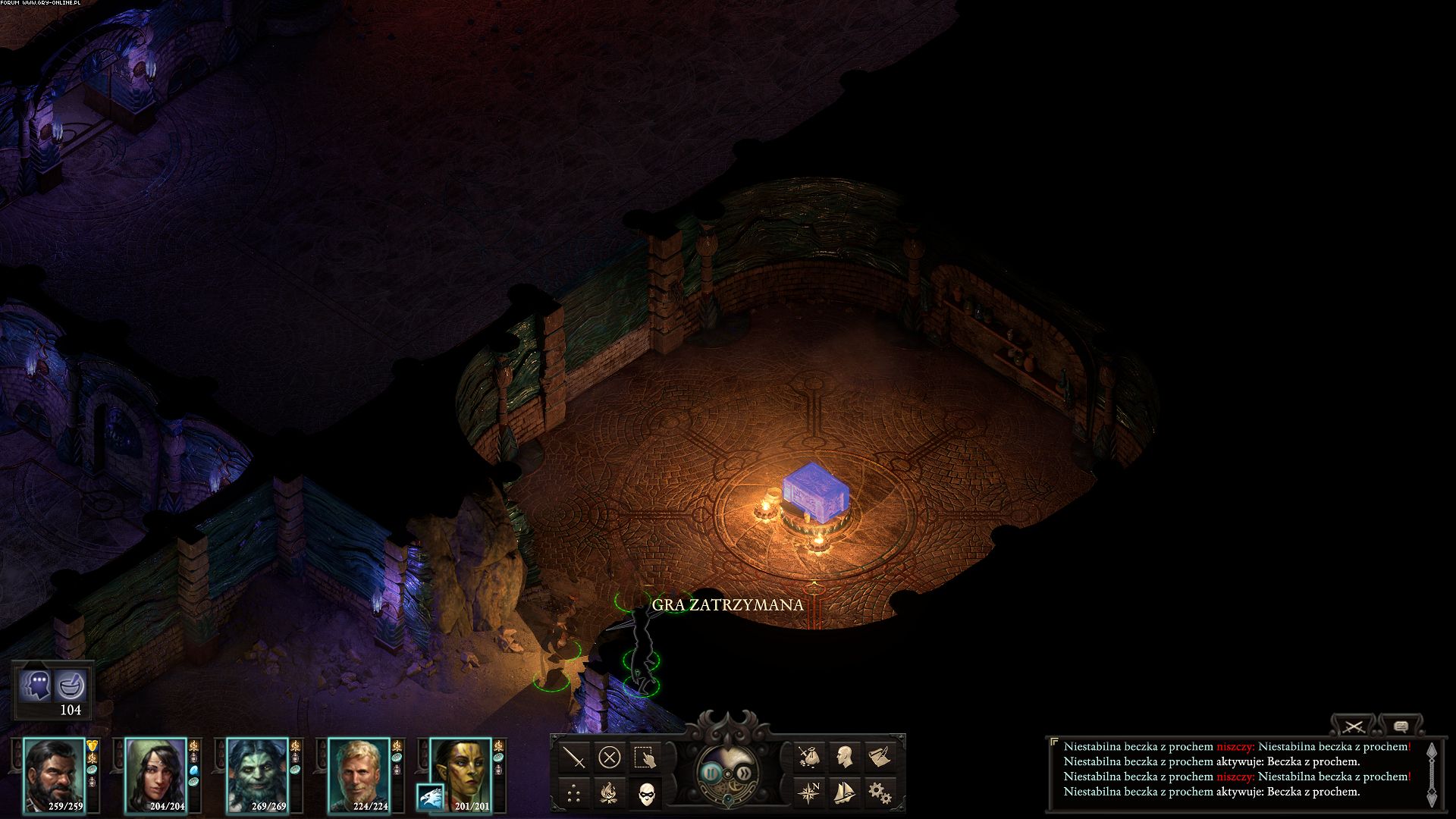Select the dark-haired woman portrait

(156, 773)
